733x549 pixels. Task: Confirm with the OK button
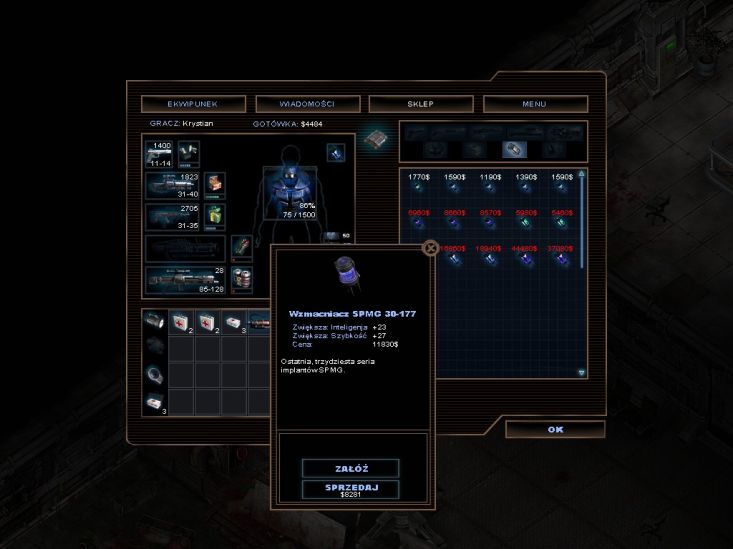pyautogui.click(x=555, y=429)
